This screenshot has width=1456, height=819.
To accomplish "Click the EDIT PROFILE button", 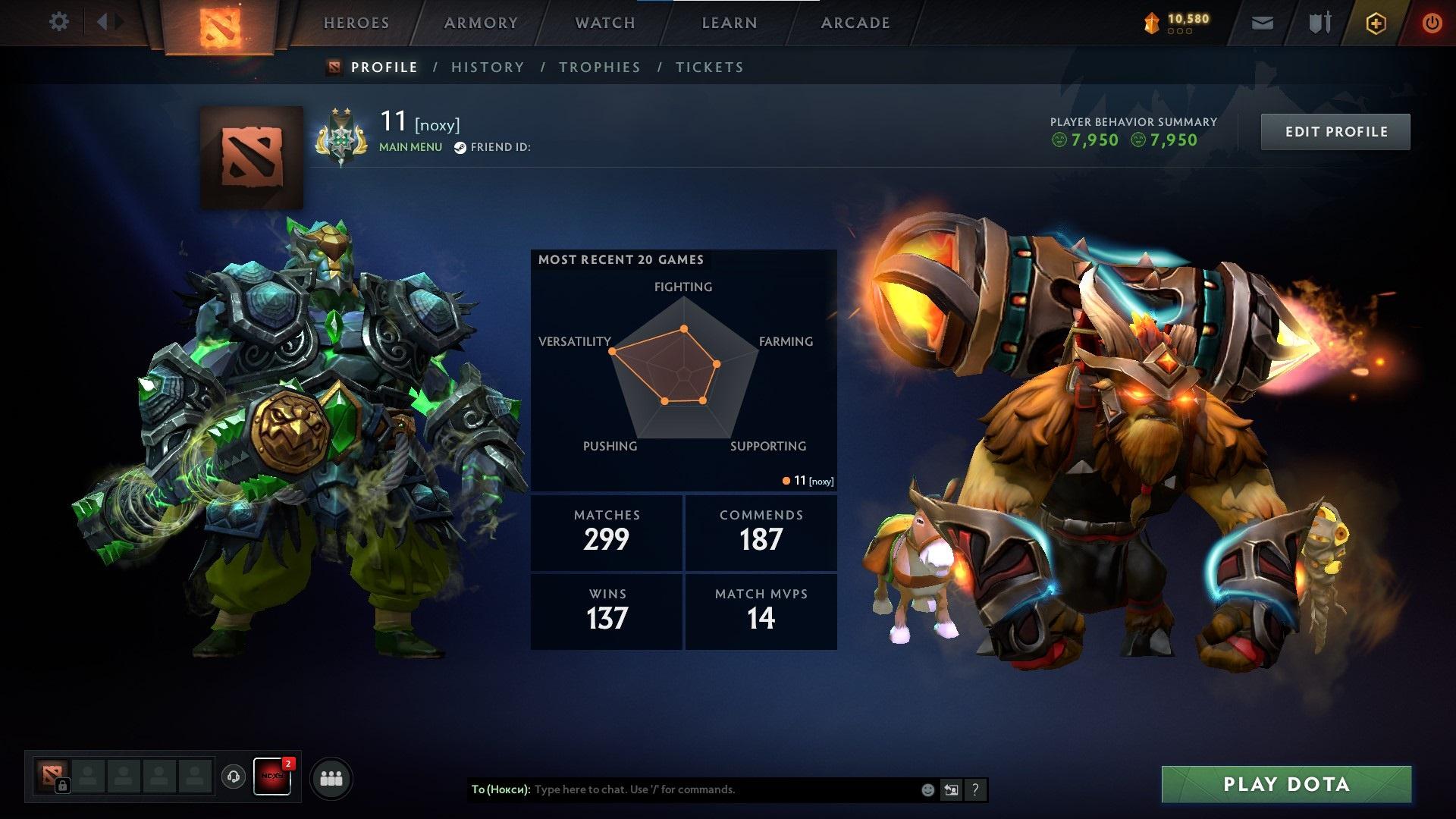I will tap(1335, 131).
